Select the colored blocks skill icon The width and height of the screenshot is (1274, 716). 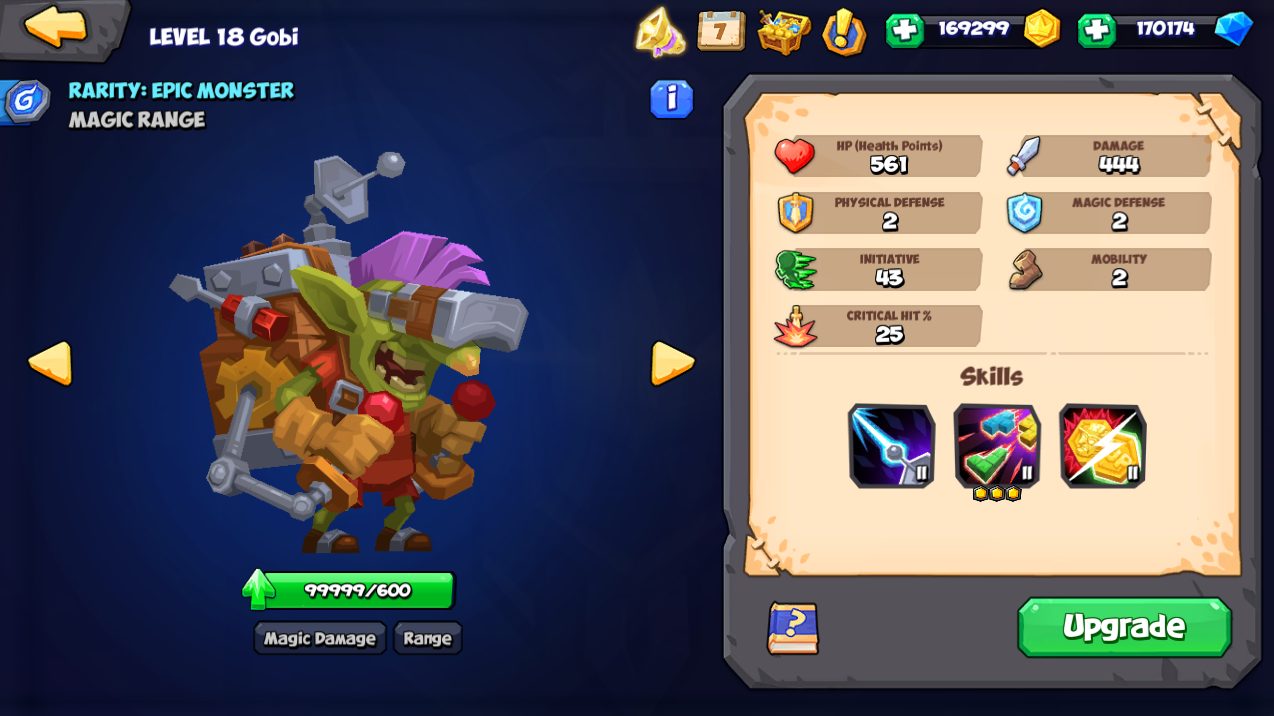click(997, 446)
